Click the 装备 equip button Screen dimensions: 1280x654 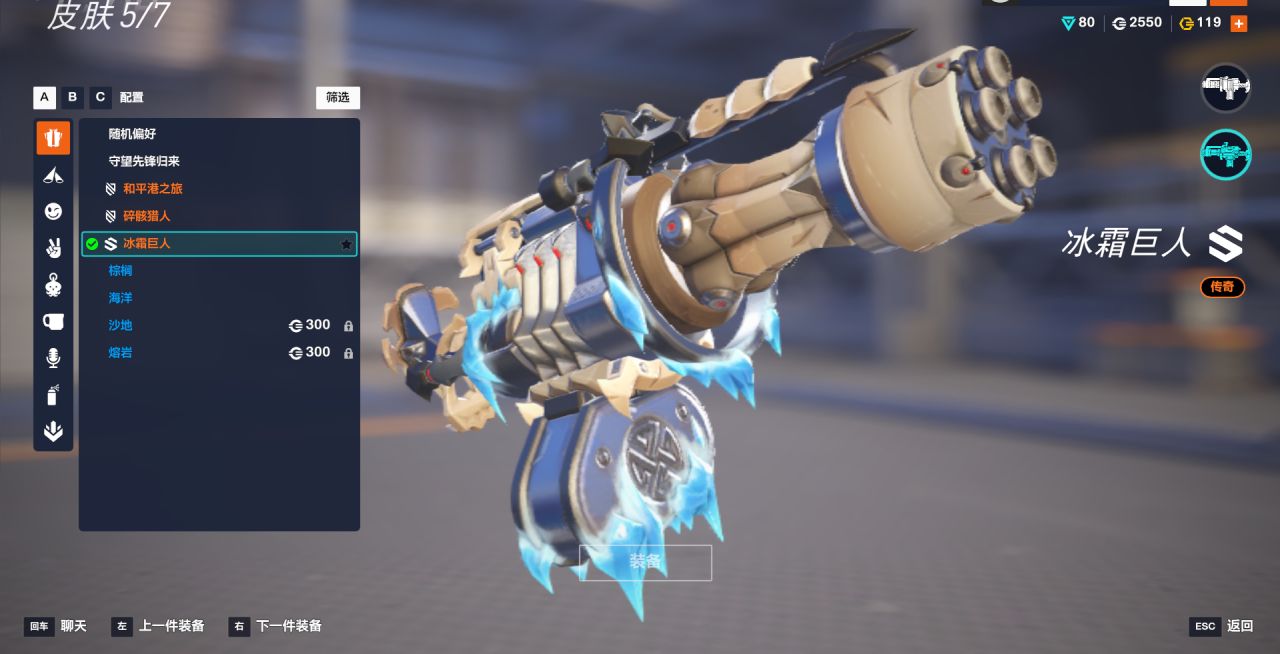coord(645,562)
